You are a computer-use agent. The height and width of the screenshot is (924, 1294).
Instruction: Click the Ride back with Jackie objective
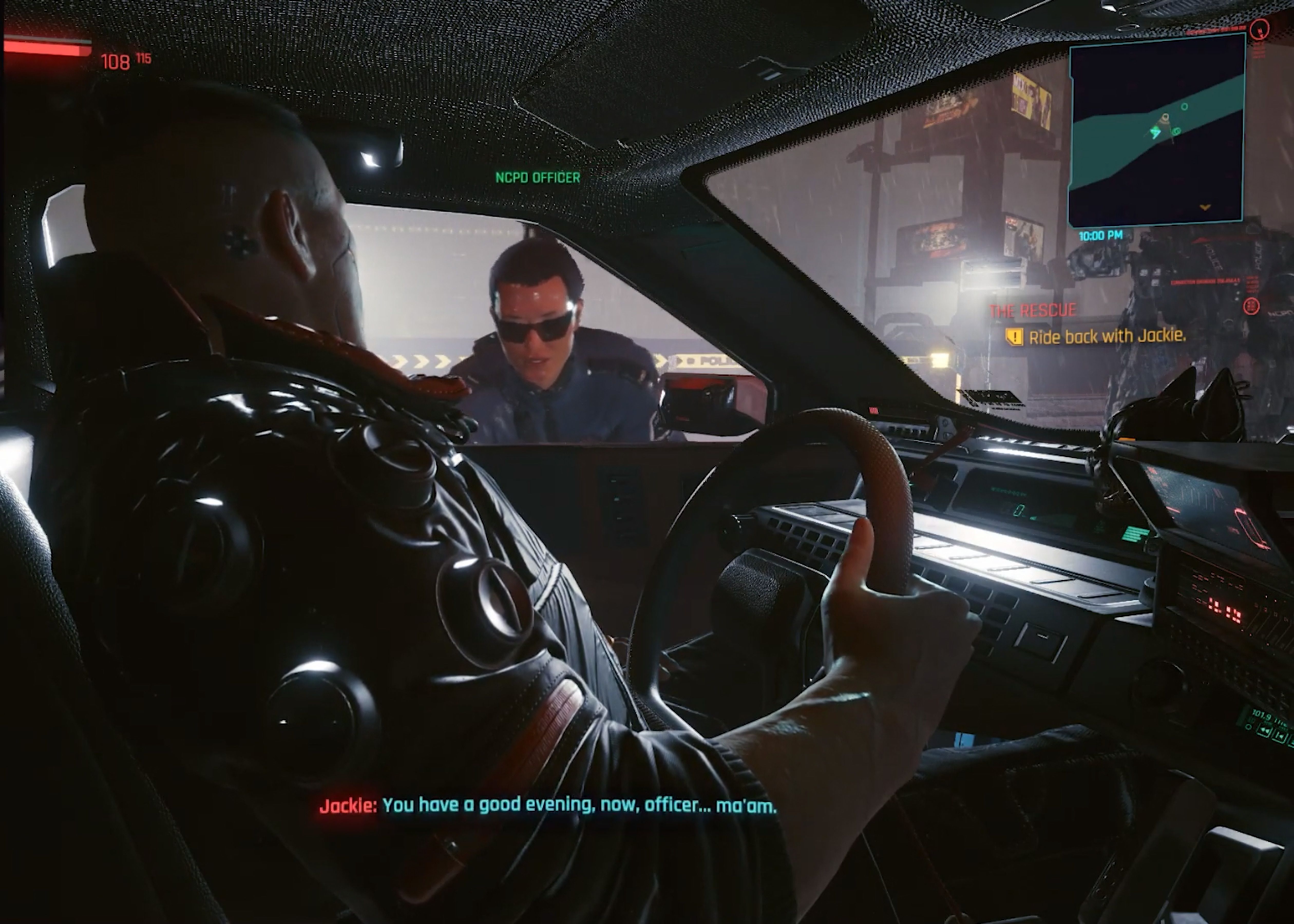pyautogui.click(x=1107, y=337)
